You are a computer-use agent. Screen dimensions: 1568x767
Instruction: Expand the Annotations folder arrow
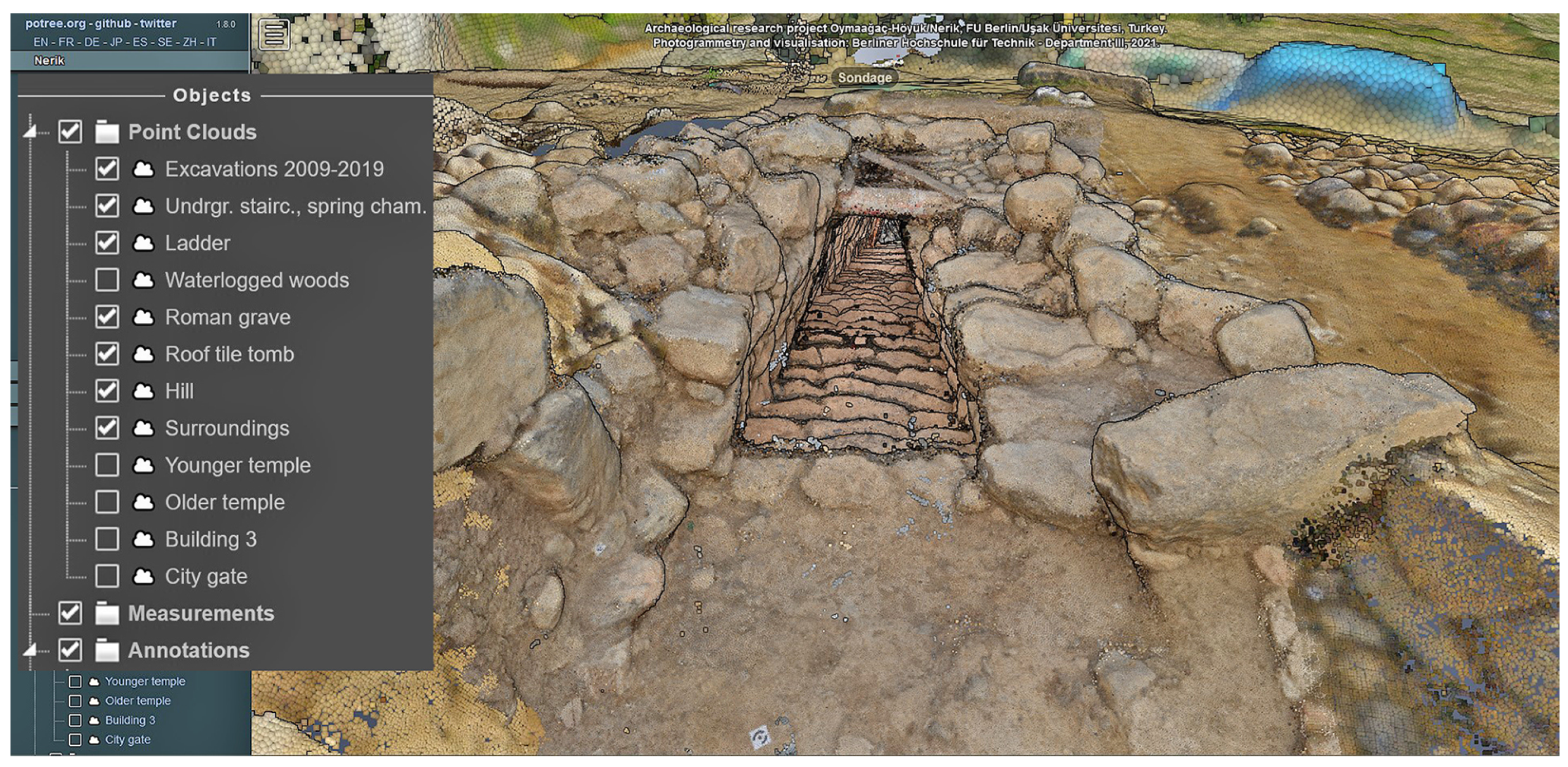coord(30,650)
